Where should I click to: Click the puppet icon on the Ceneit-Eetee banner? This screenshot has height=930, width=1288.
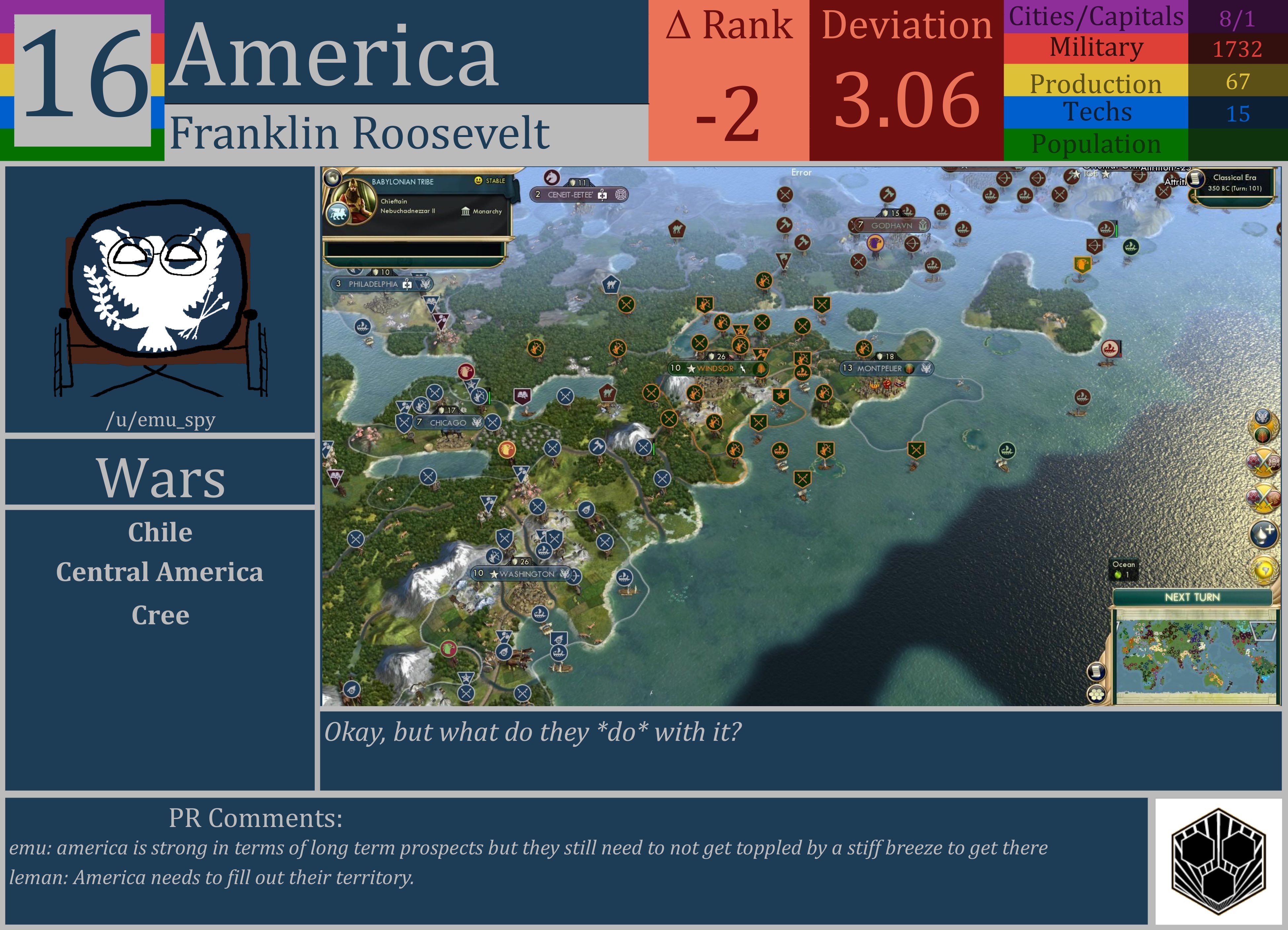[x=602, y=196]
